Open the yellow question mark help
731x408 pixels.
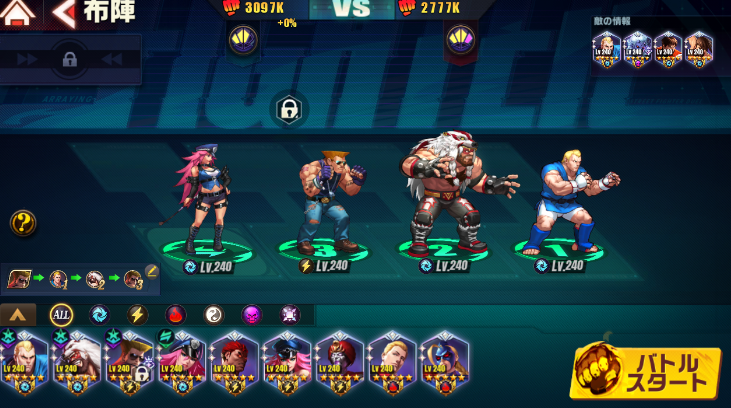pyautogui.click(x=23, y=222)
